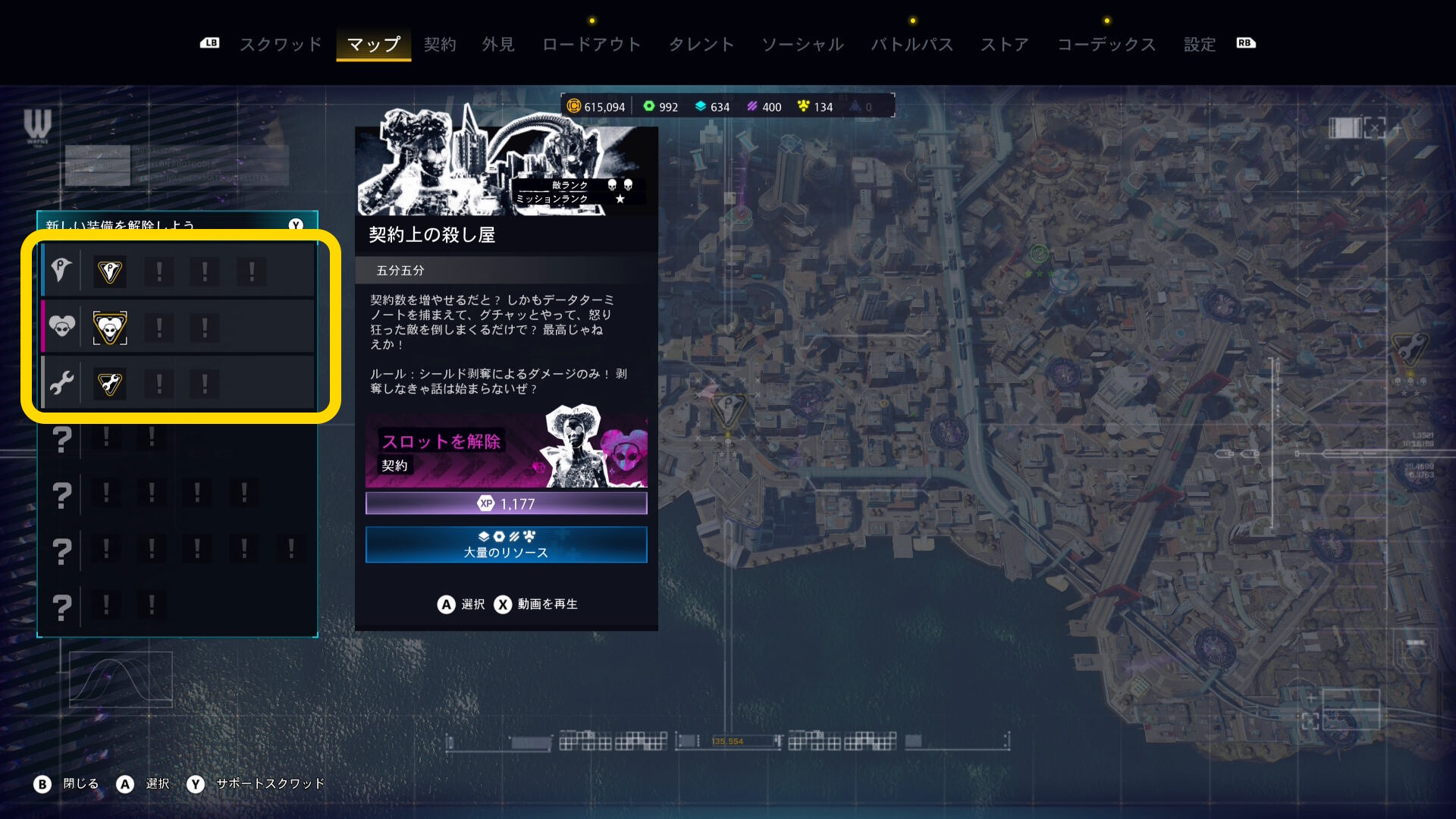Open the ソーシャル tab
Screen dimensions: 1456x819
click(802, 44)
